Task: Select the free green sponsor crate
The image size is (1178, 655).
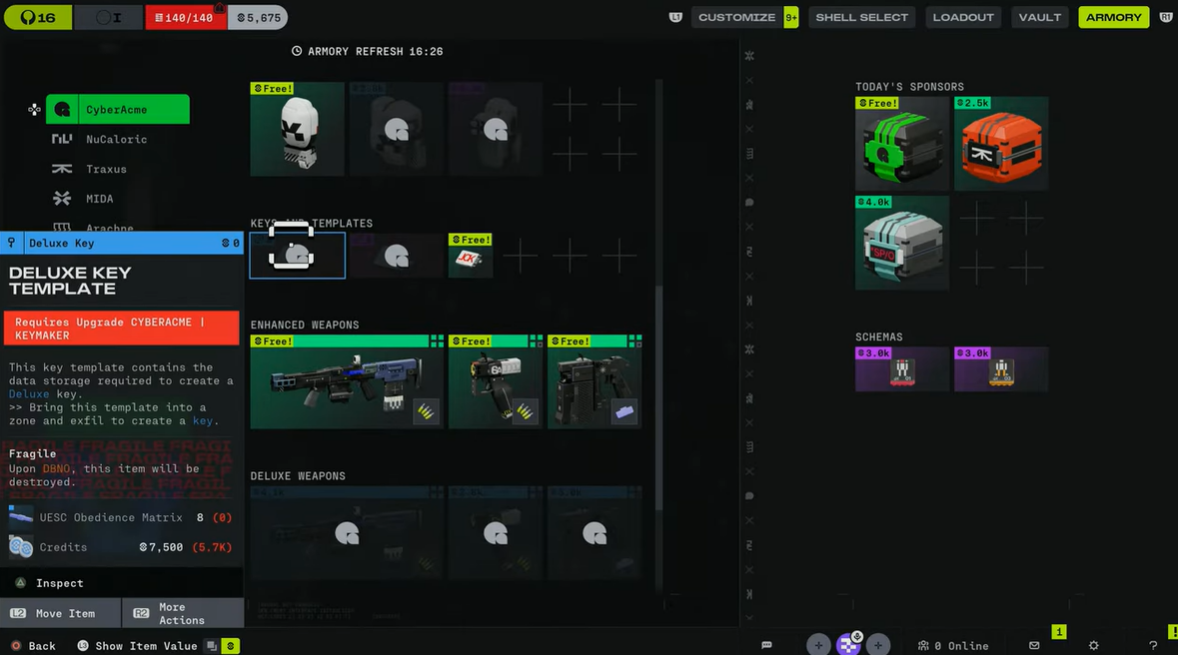Action: click(x=901, y=144)
